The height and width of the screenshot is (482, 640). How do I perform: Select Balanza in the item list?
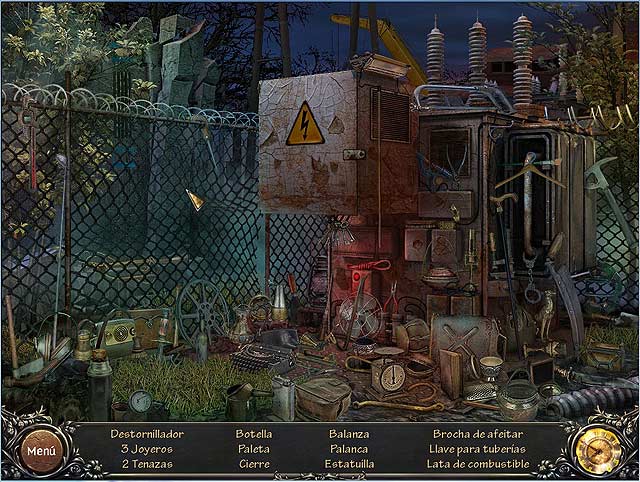(x=348, y=434)
